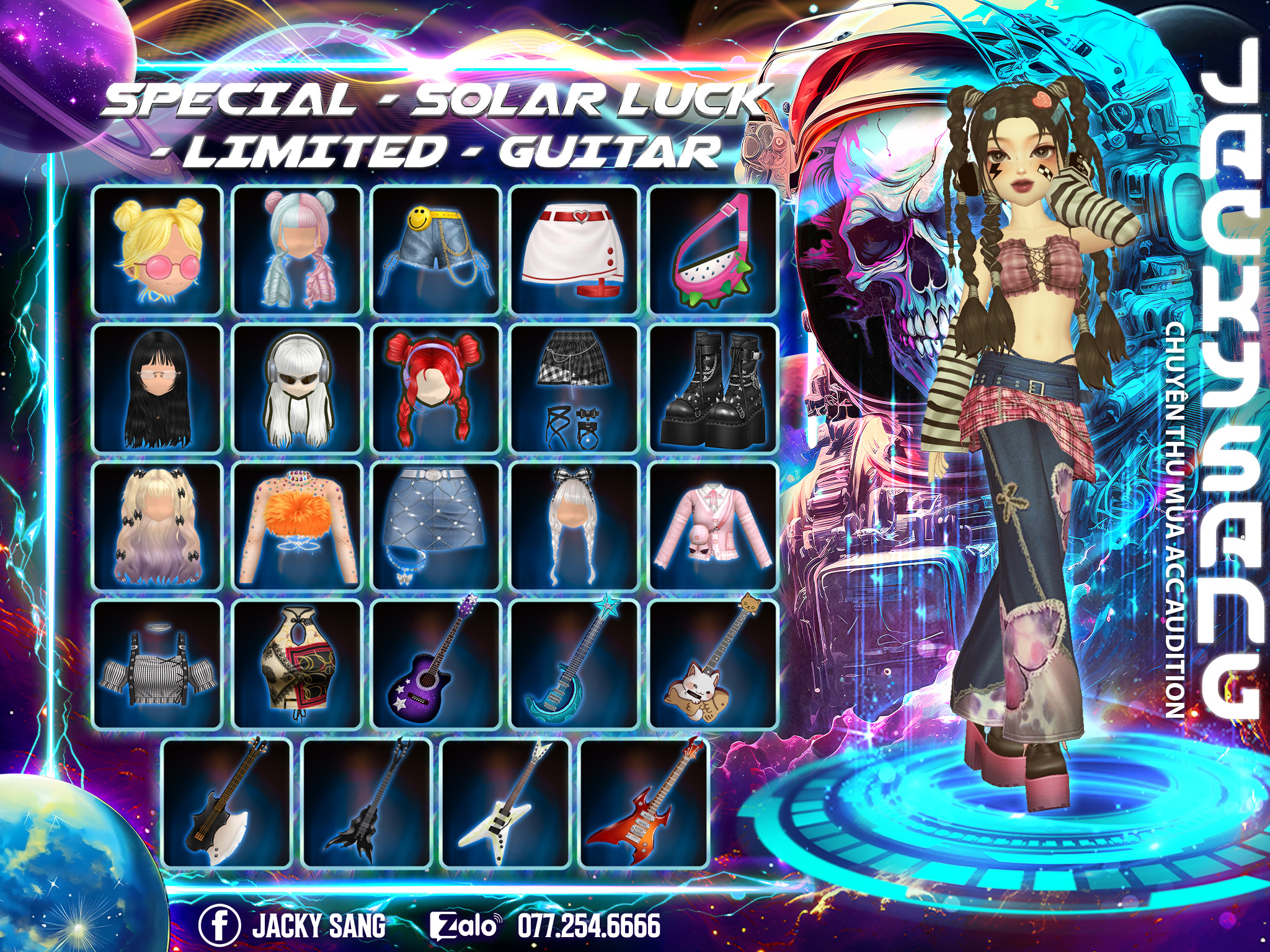Choose the dragon fruit crossbody bag
Screen dimensions: 1270x952
[x=713, y=250]
